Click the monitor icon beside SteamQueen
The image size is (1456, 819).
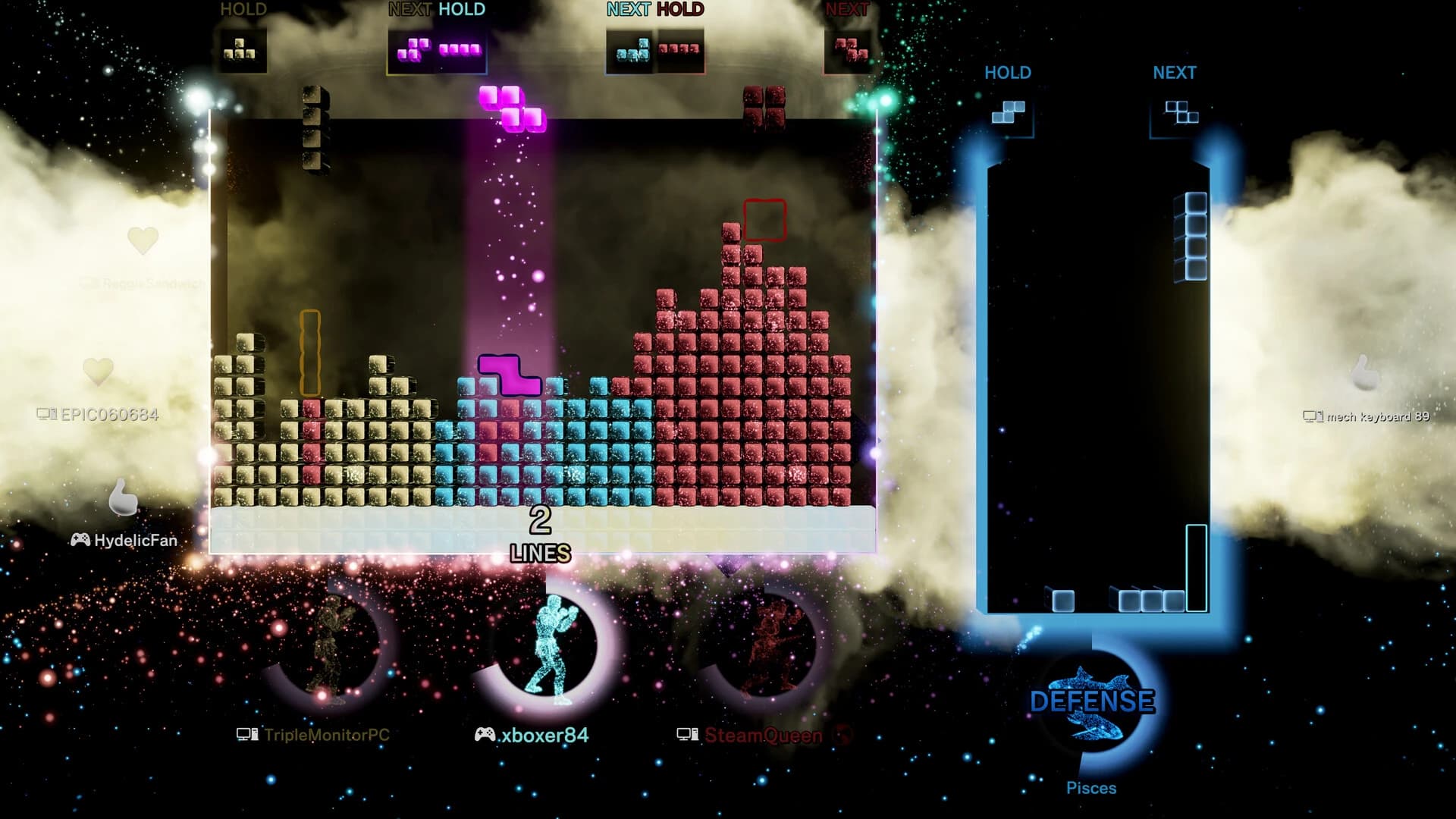(689, 734)
